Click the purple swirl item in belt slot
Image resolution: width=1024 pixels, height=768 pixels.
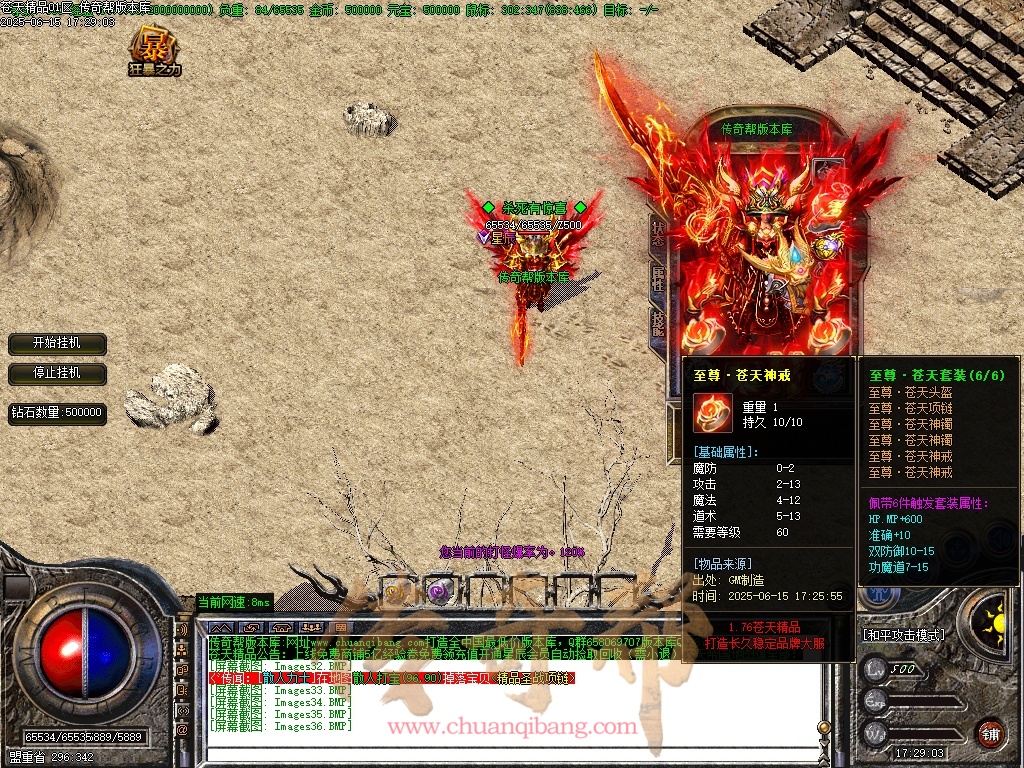click(437, 591)
